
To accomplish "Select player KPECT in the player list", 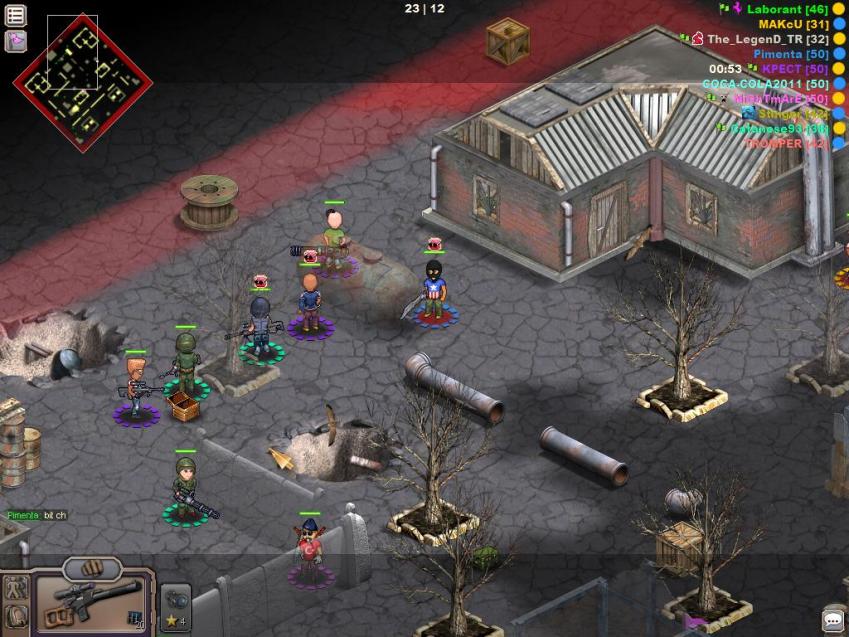I will 795,69.
